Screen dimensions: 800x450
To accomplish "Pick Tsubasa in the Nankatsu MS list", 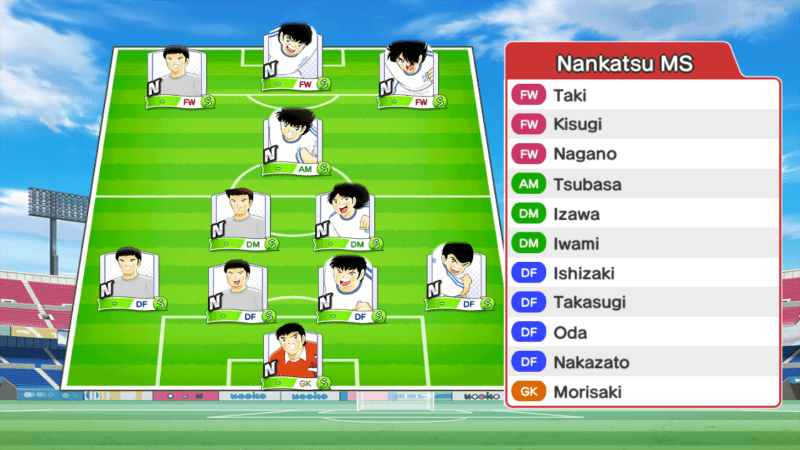I will click(x=642, y=185).
